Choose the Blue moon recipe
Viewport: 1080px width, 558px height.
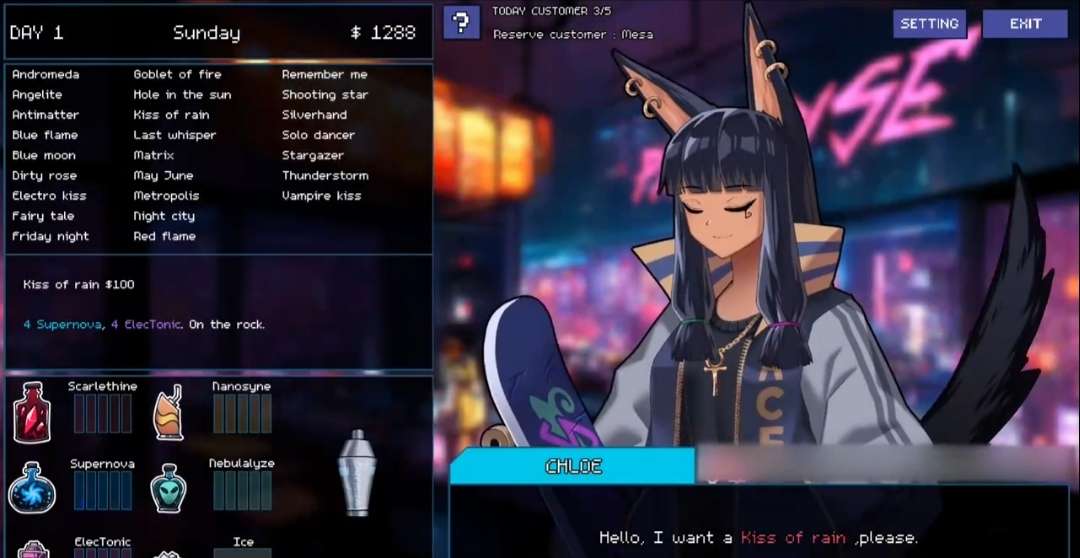[43, 155]
